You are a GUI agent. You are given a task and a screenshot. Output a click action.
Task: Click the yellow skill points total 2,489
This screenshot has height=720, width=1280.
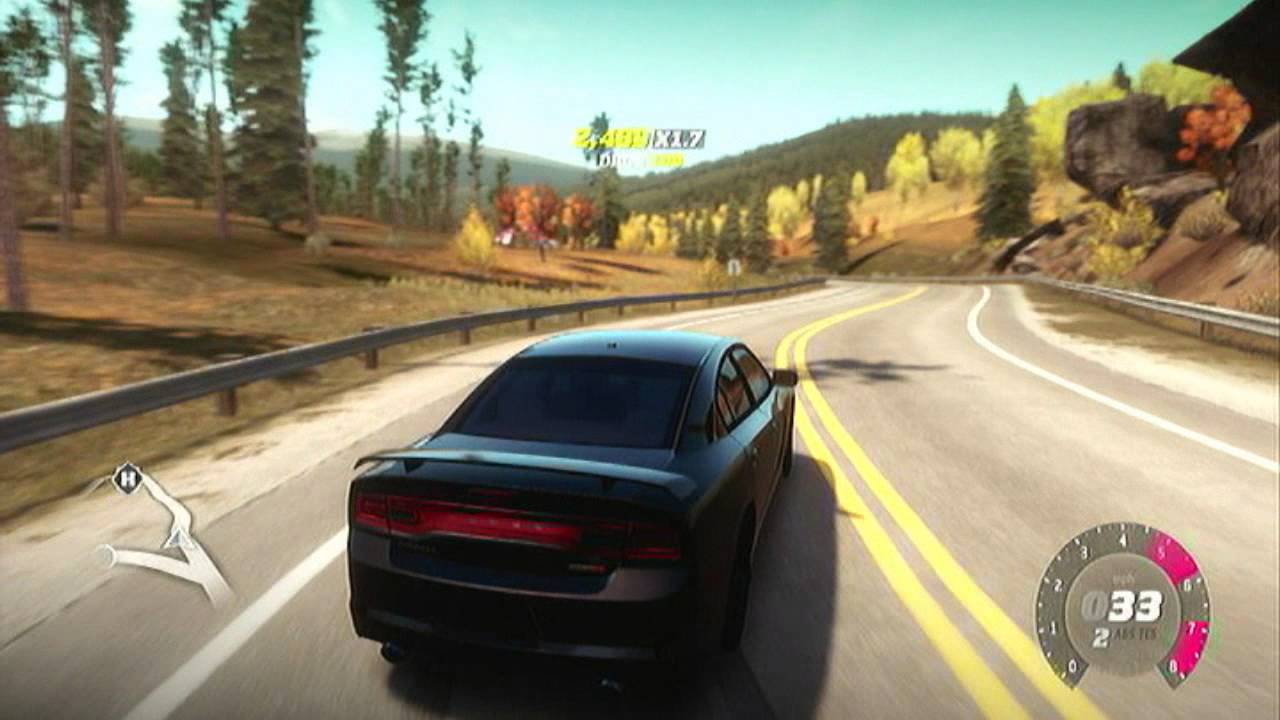point(608,137)
